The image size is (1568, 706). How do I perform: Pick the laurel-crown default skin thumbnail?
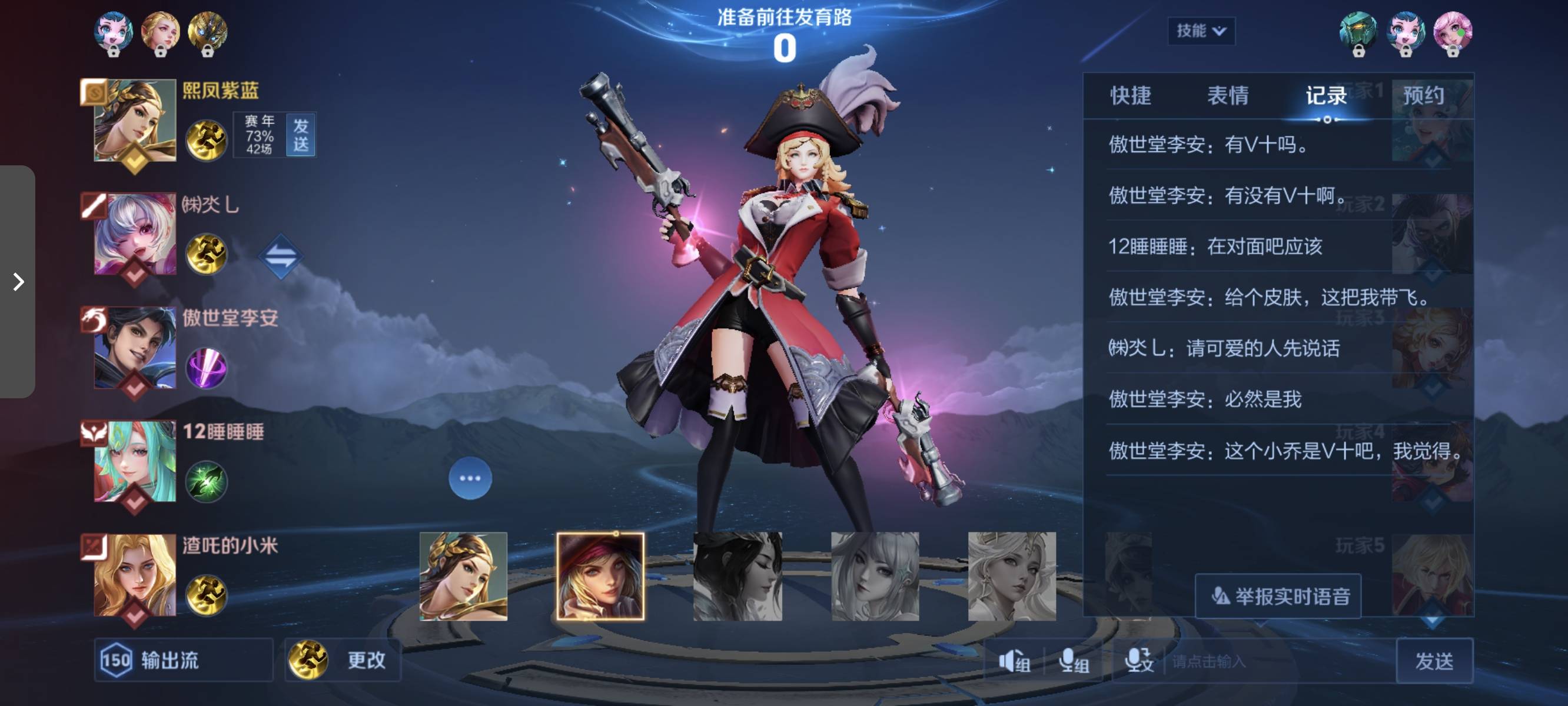(463, 576)
